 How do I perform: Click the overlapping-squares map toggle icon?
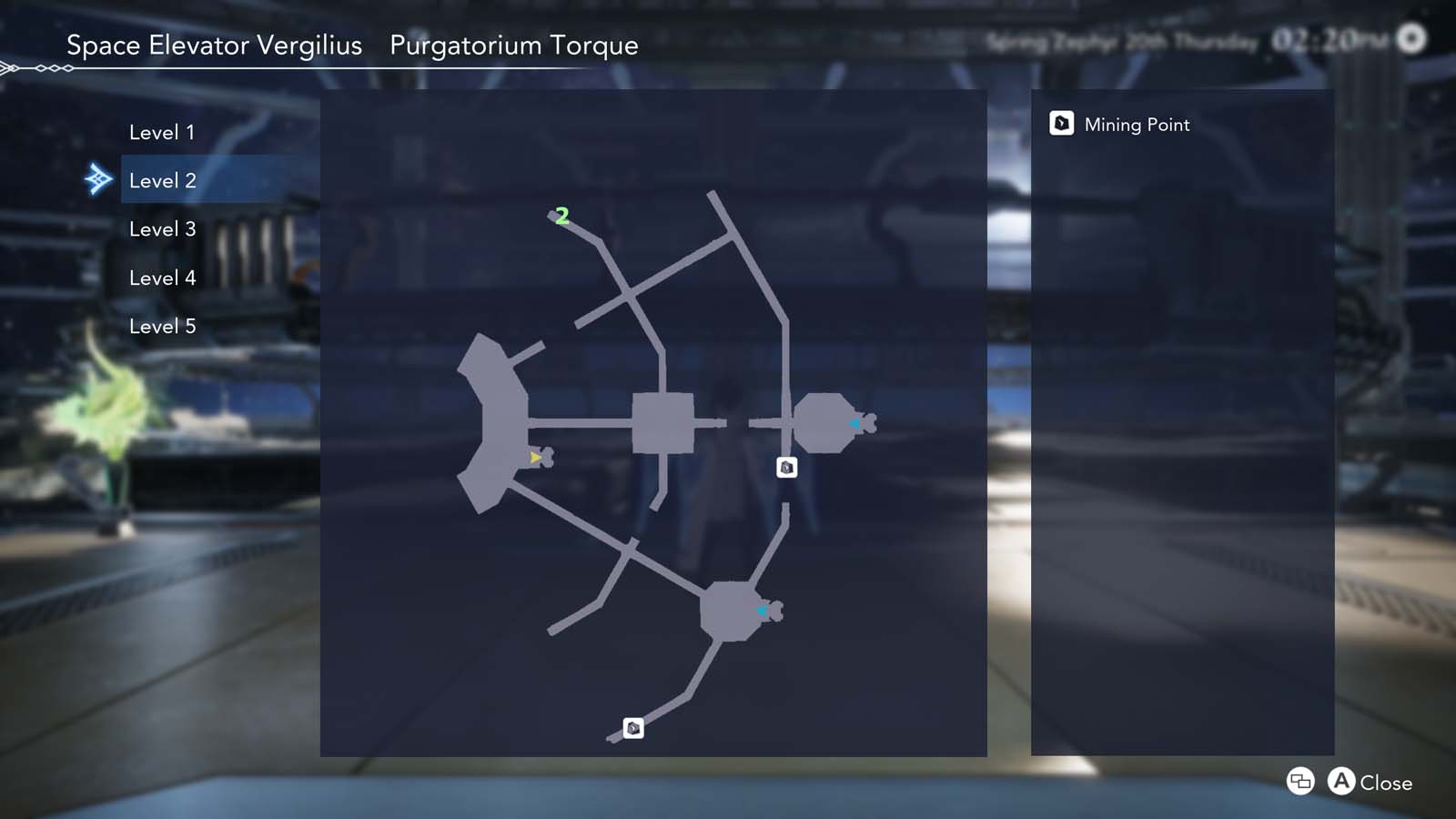tap(1299, 782)
